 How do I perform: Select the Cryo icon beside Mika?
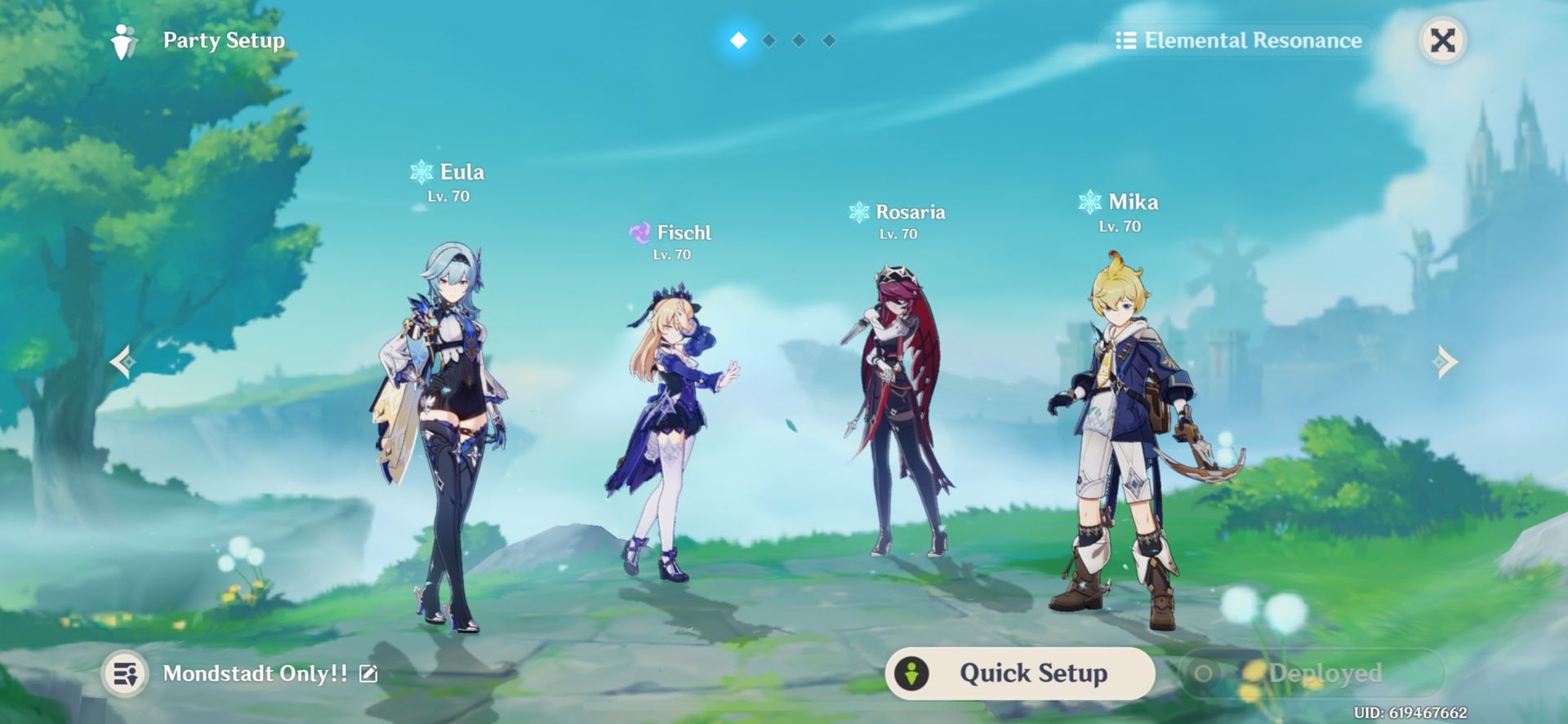coord(1089,202)
